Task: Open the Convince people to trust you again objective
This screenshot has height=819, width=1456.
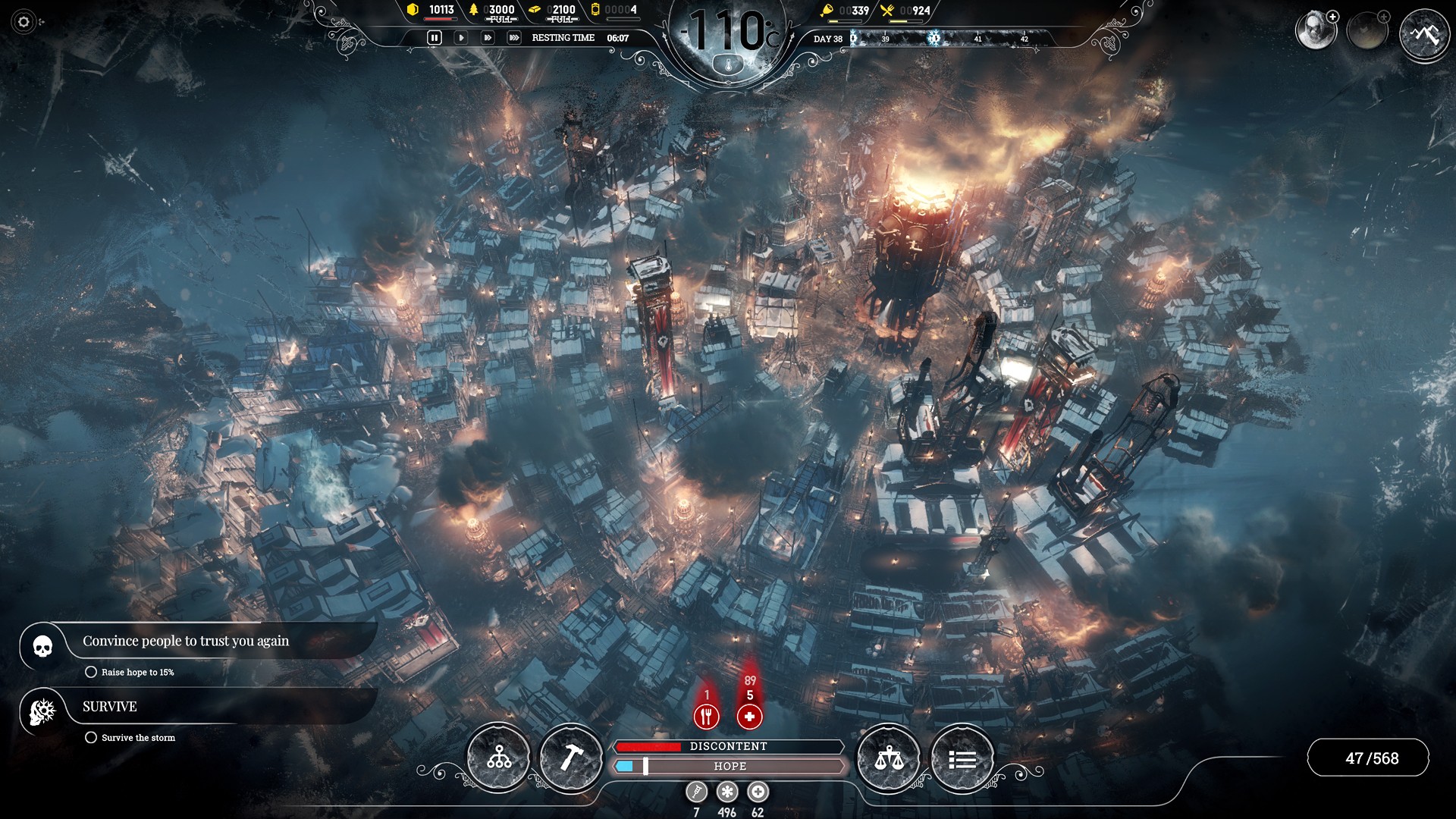Action: pyautogui.click(x=186, y=641)
